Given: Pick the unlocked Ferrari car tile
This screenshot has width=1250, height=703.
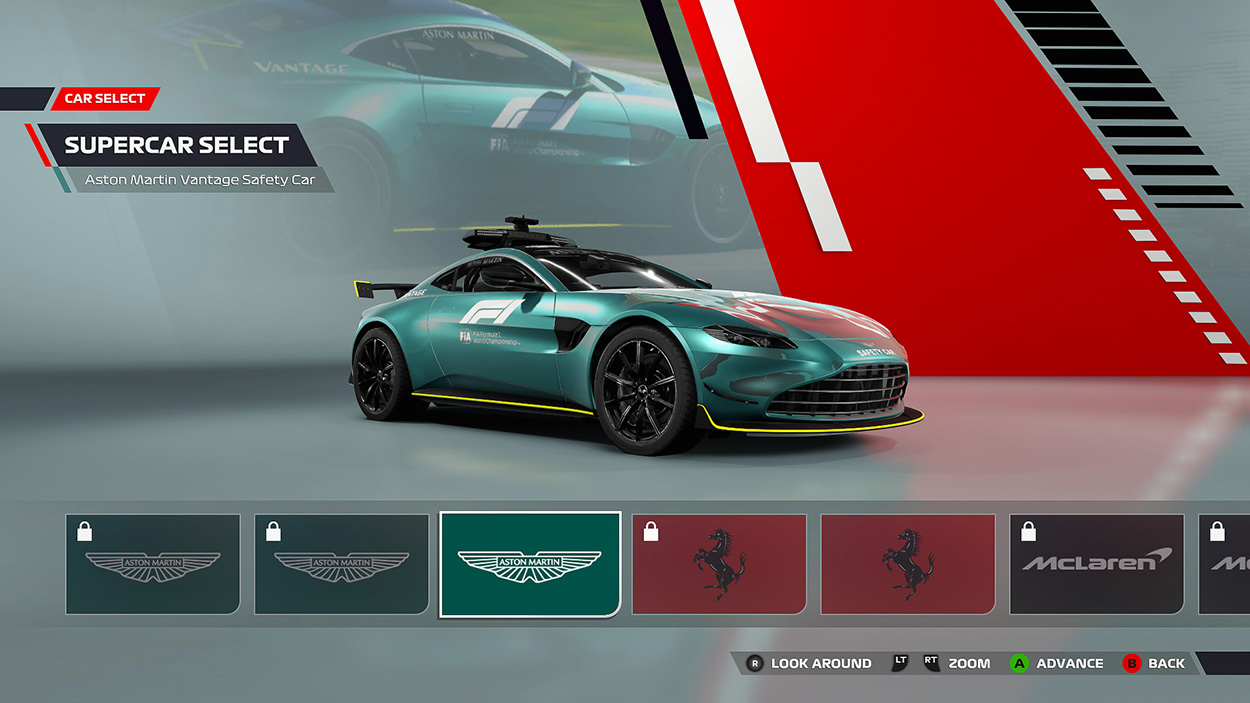Looking at the screenshot, I should coord(908,564).
